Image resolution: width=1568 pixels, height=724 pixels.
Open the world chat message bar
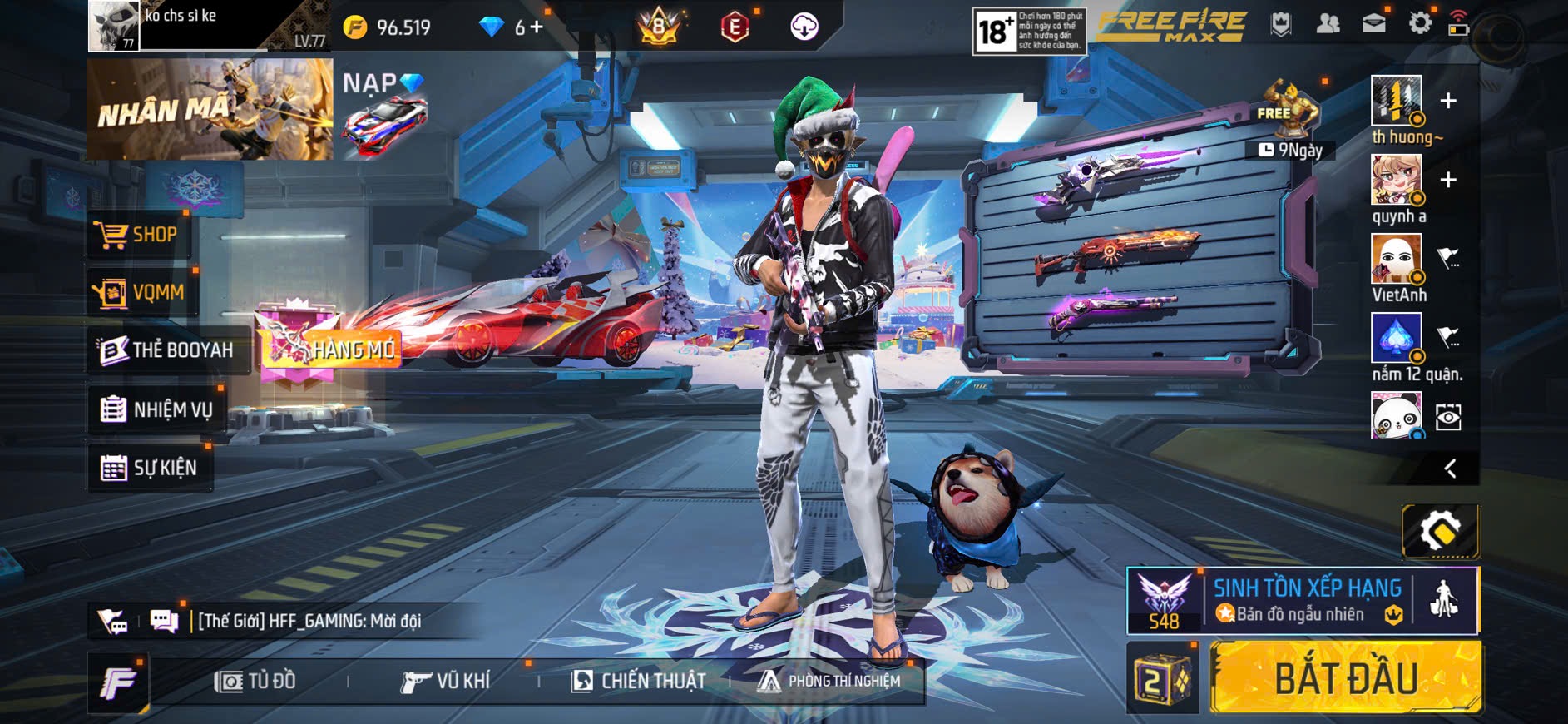click(309, 621)
